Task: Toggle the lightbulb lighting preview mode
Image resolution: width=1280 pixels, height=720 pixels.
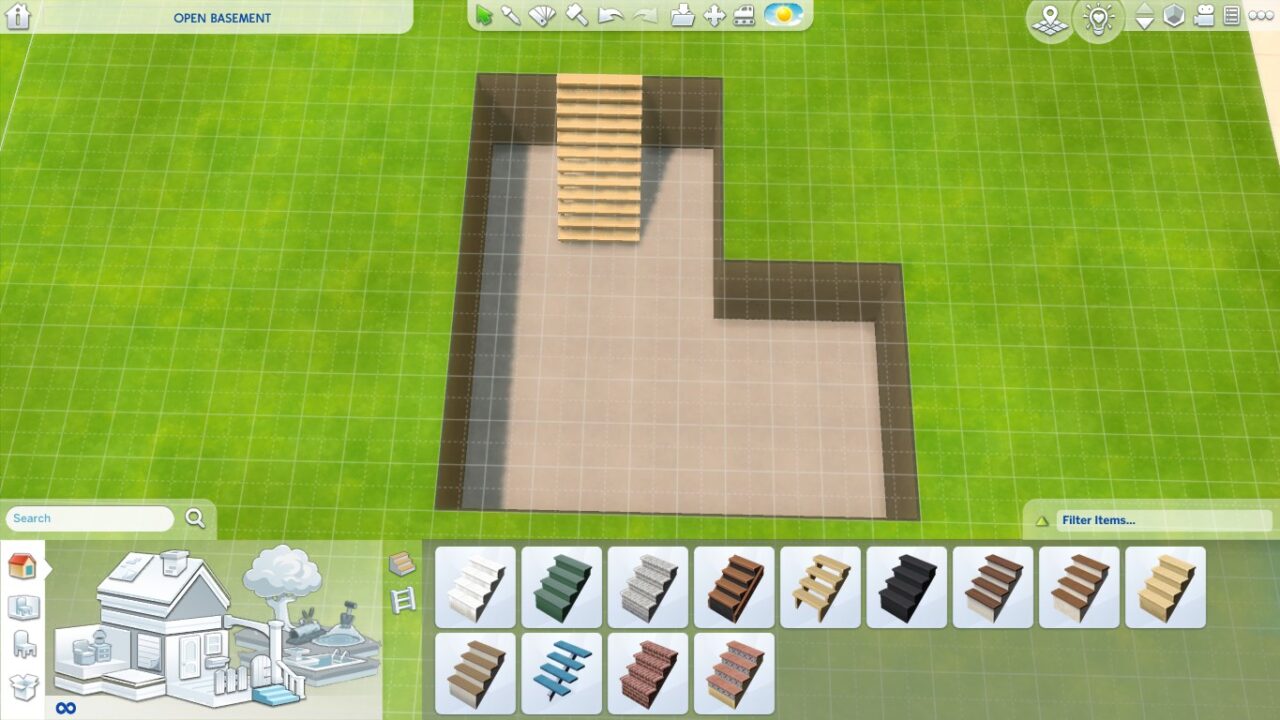Action: point(1098,18)
